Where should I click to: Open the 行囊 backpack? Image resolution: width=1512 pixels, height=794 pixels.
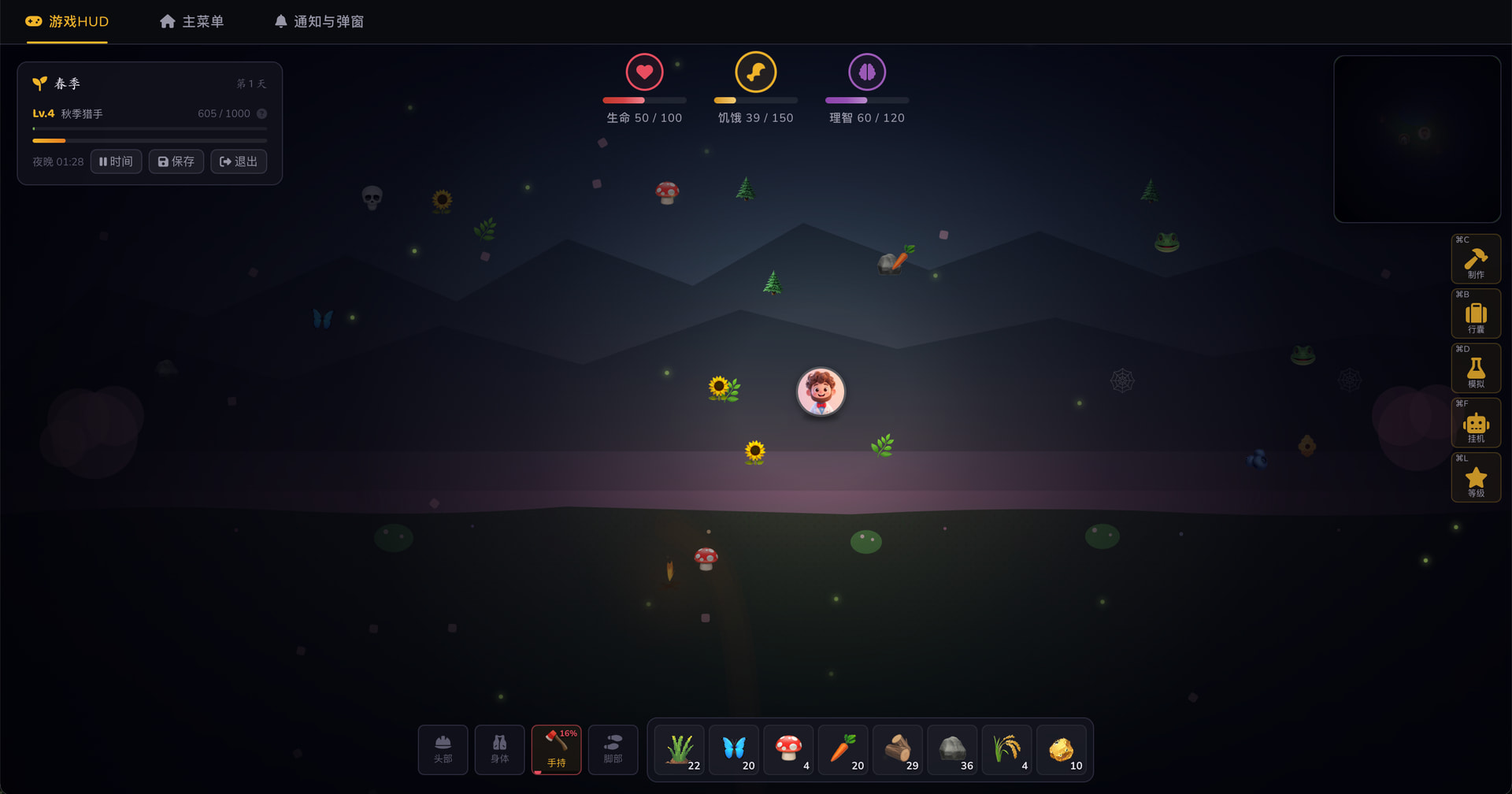coord(1475,314)
